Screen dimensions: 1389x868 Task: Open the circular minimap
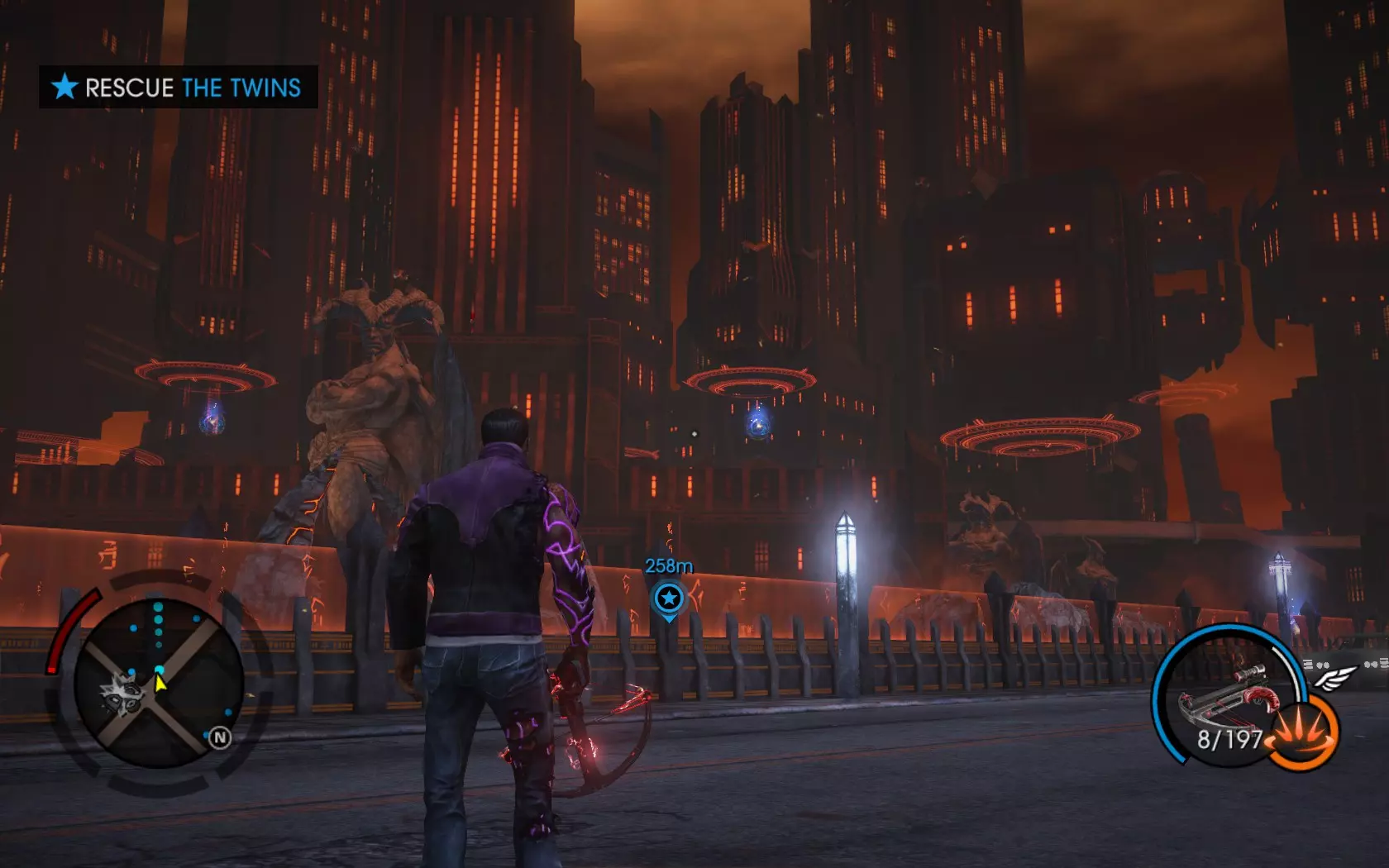[x=158, y=682]
